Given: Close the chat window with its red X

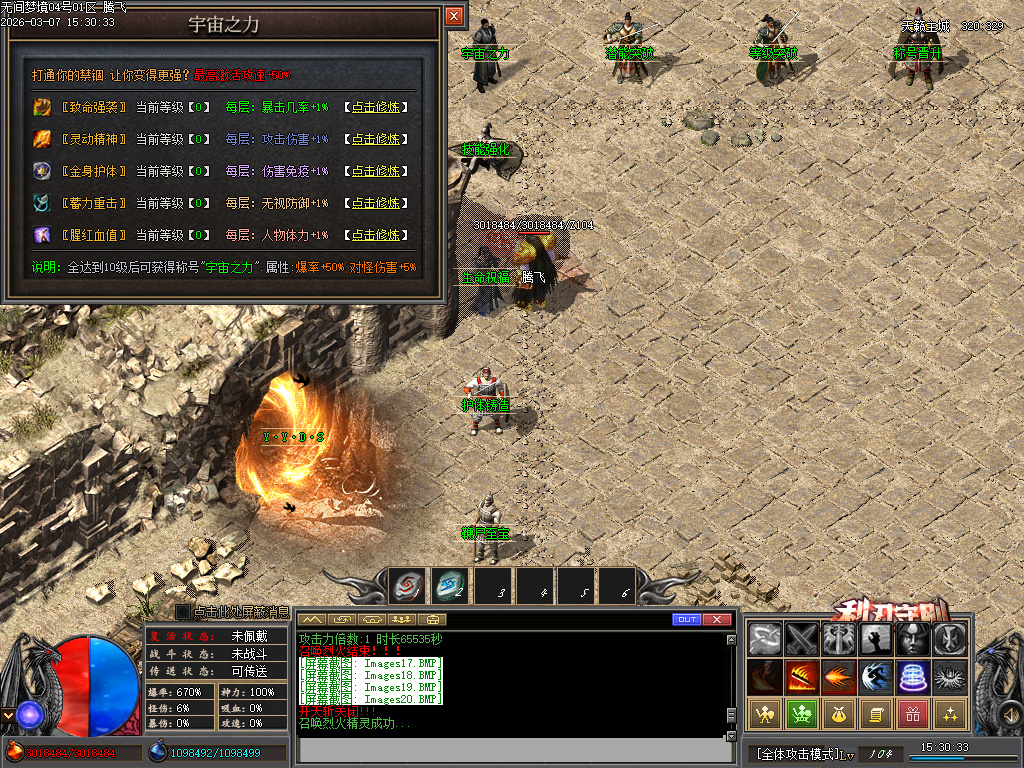Looking at the screenshot, I should pos(717,620).
